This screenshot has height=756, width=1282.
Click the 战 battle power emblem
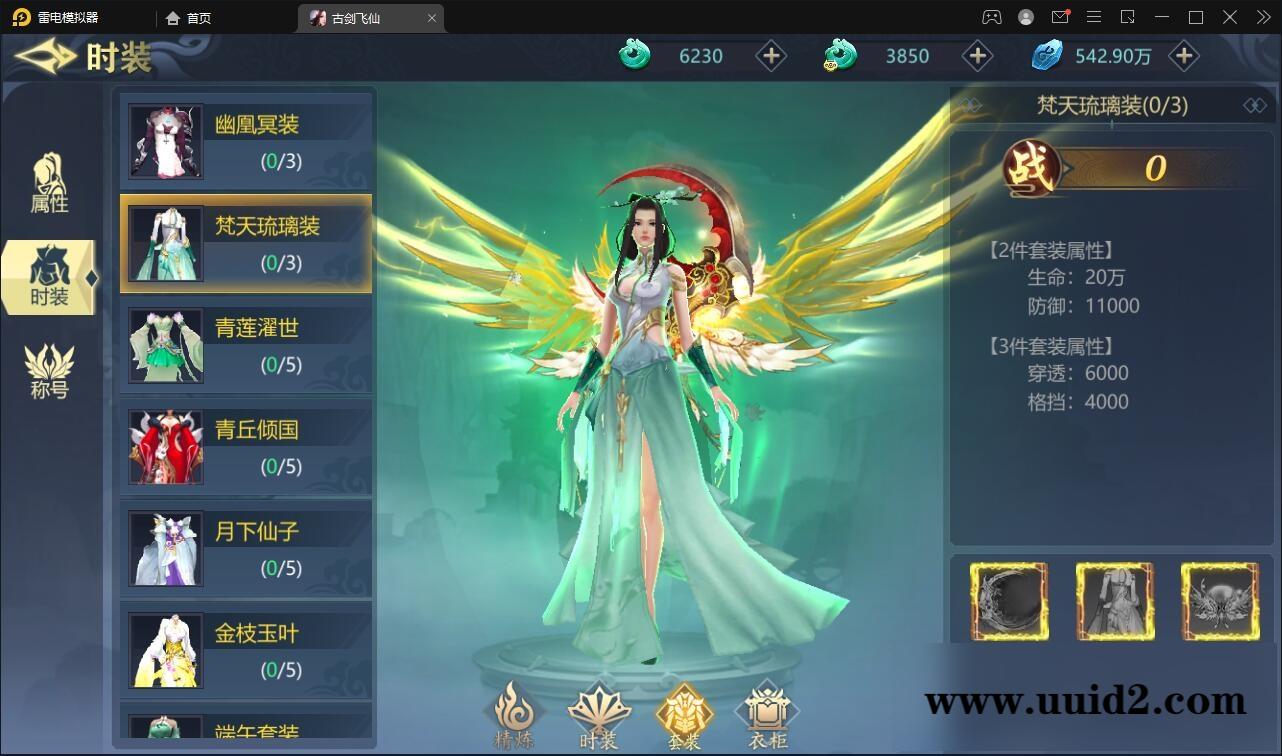pos(1032,168)
